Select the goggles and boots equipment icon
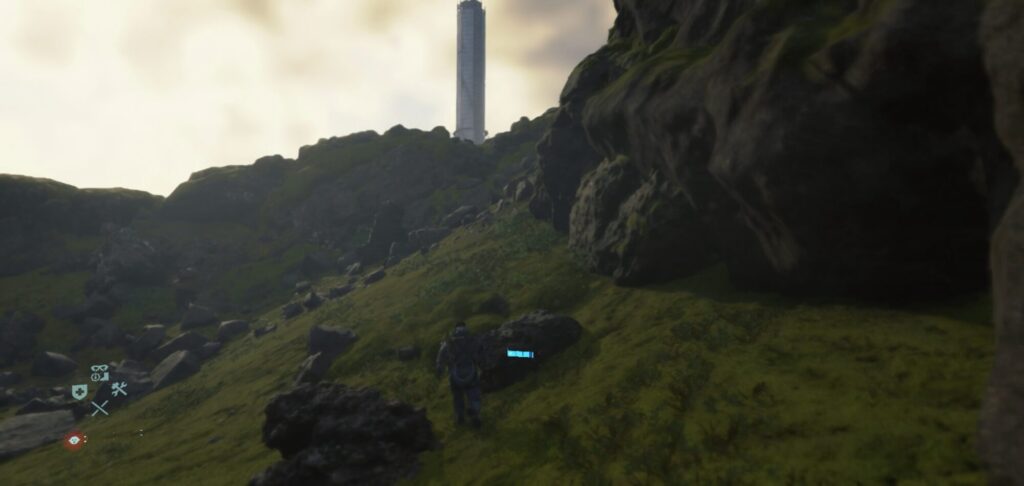This screenshot has width=1024, height=486. (99, 373)
